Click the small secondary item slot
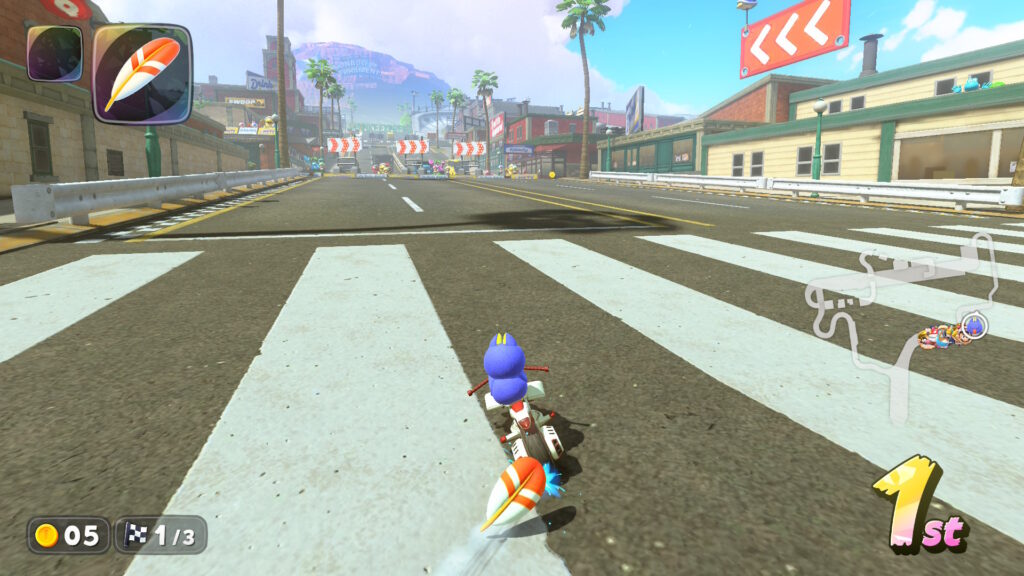Image resolution: width=1024 pixels, height=576 pixels. pos(54,54)
